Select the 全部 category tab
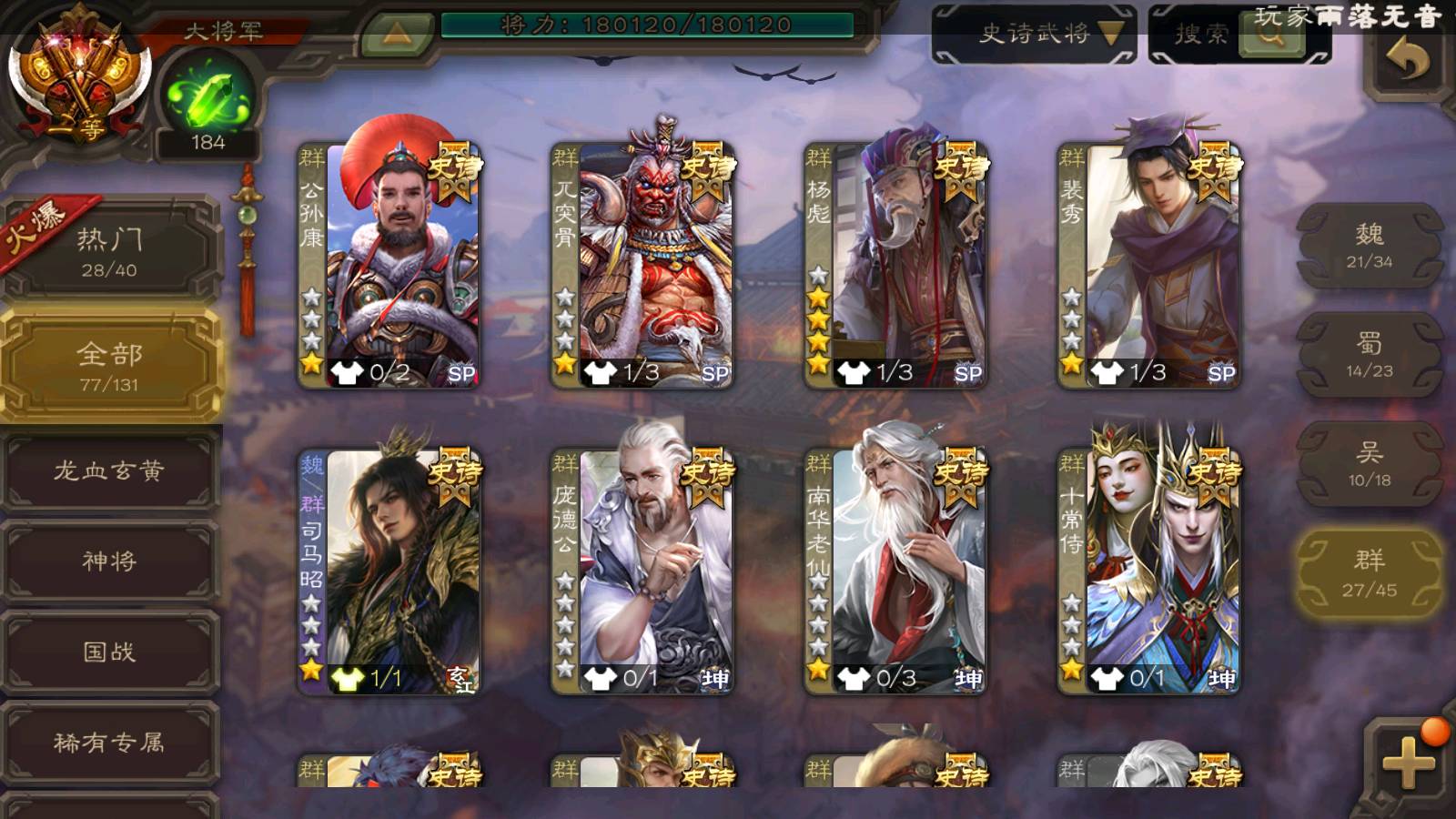Screen dimensions: 1456x819 pos(109,366)
